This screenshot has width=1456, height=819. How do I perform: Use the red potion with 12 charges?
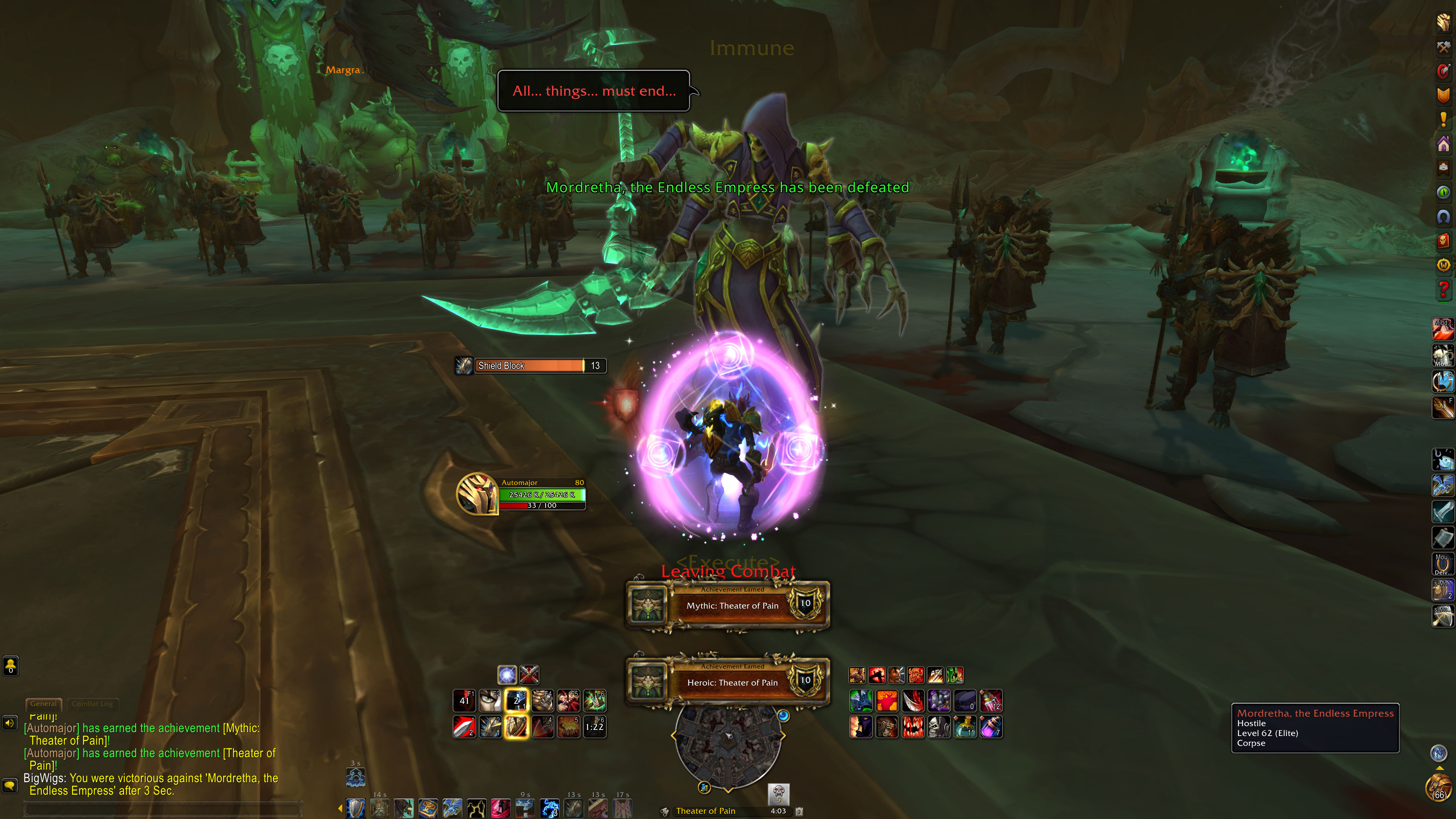991,701
